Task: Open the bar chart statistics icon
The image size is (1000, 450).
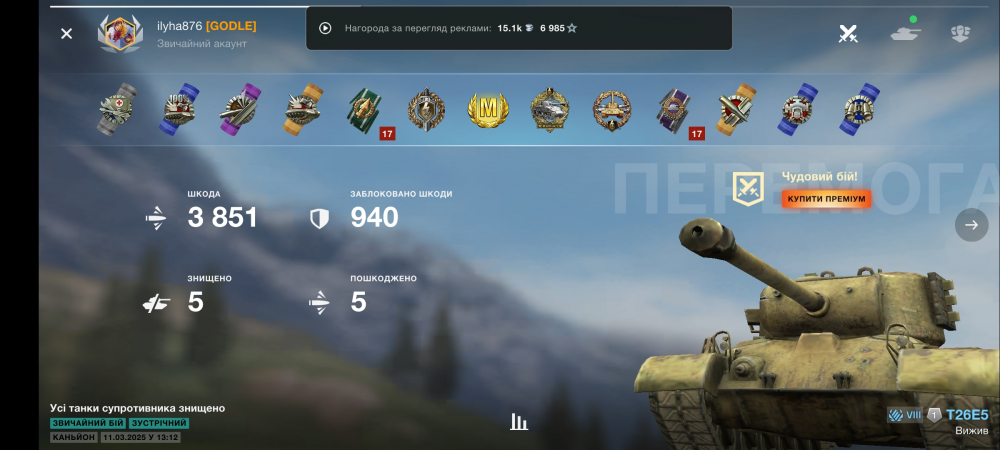Action: [519, 421]
